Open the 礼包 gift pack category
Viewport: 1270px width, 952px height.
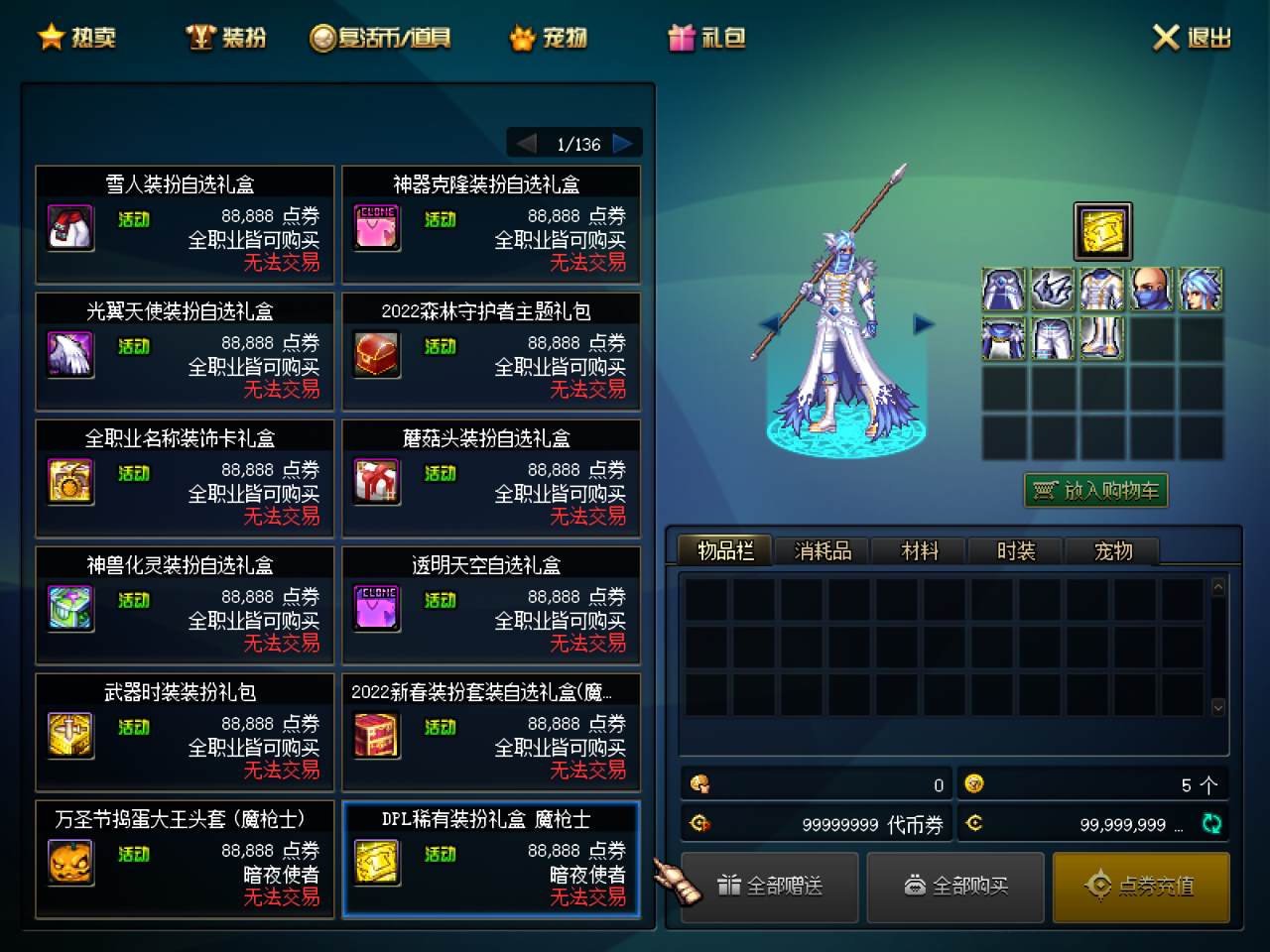coord(706,38)
